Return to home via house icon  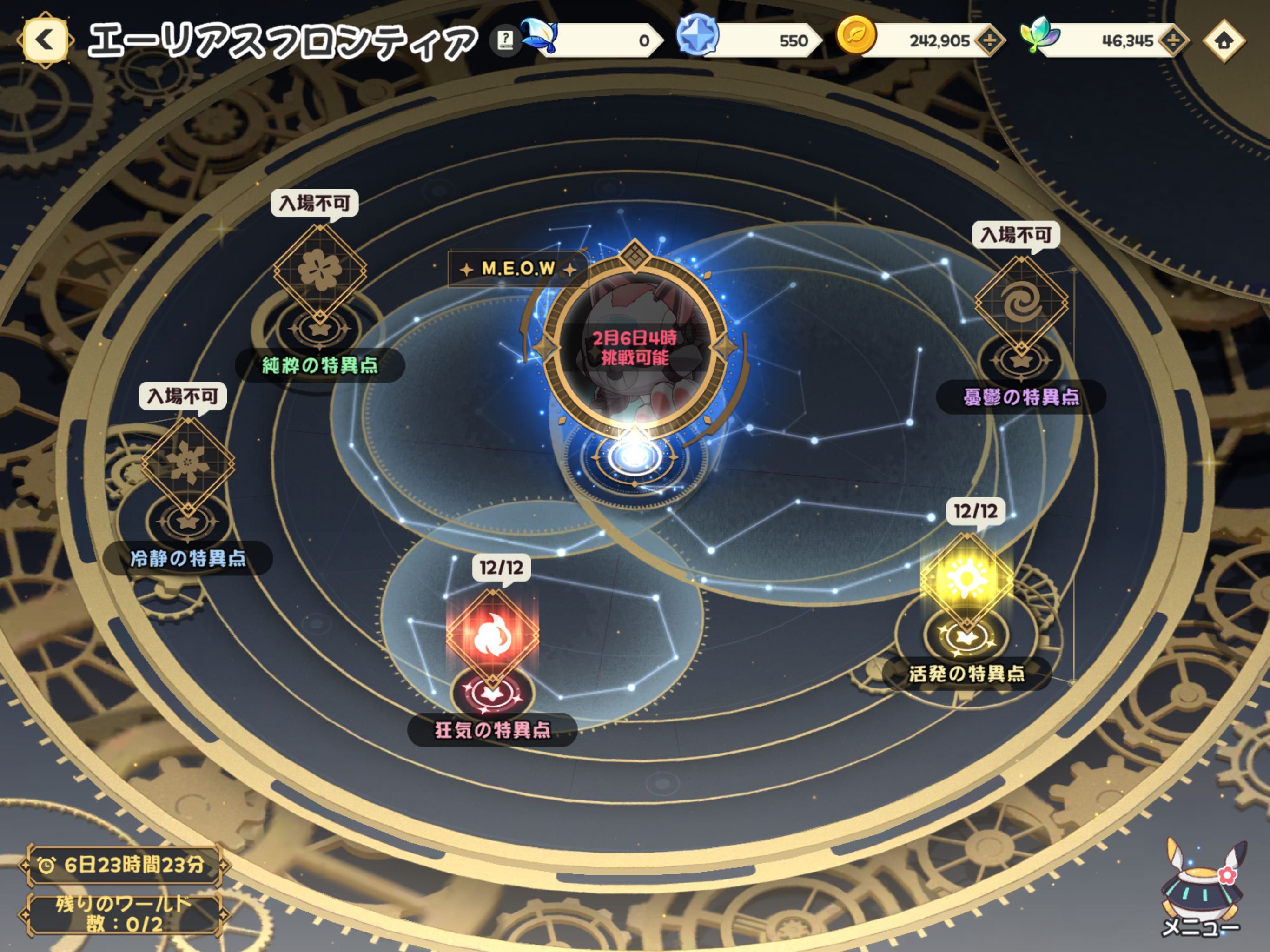[1224, 41]
